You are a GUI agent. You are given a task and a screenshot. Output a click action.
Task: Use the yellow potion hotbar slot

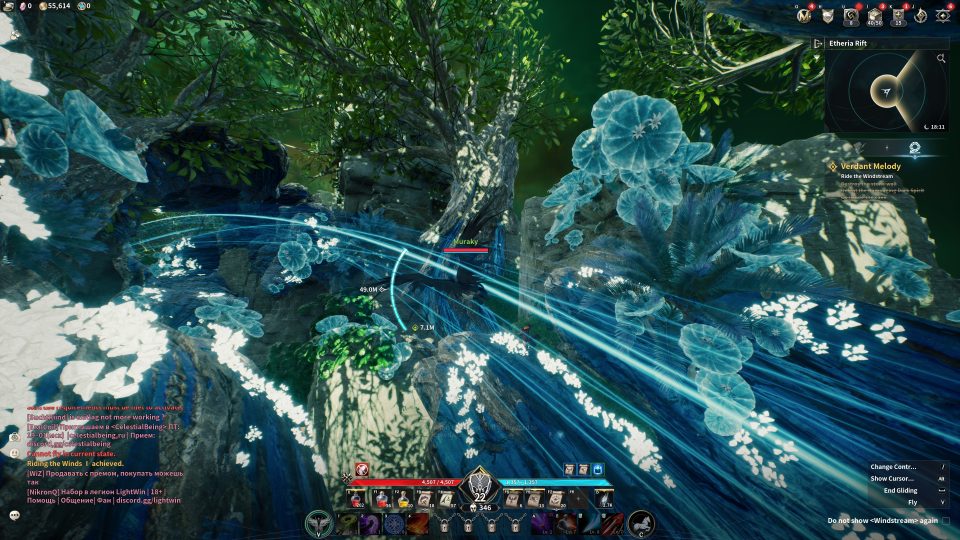(x=406, y=498)
